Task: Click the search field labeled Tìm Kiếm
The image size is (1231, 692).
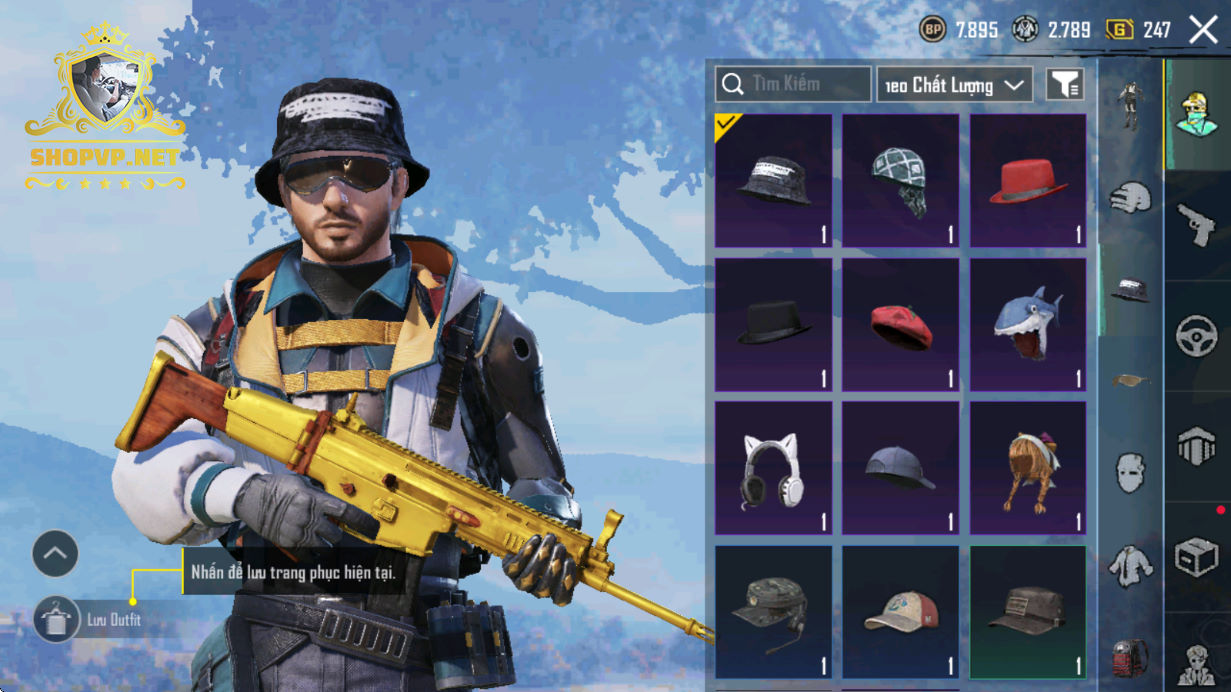Action: [x=793, y=85]
